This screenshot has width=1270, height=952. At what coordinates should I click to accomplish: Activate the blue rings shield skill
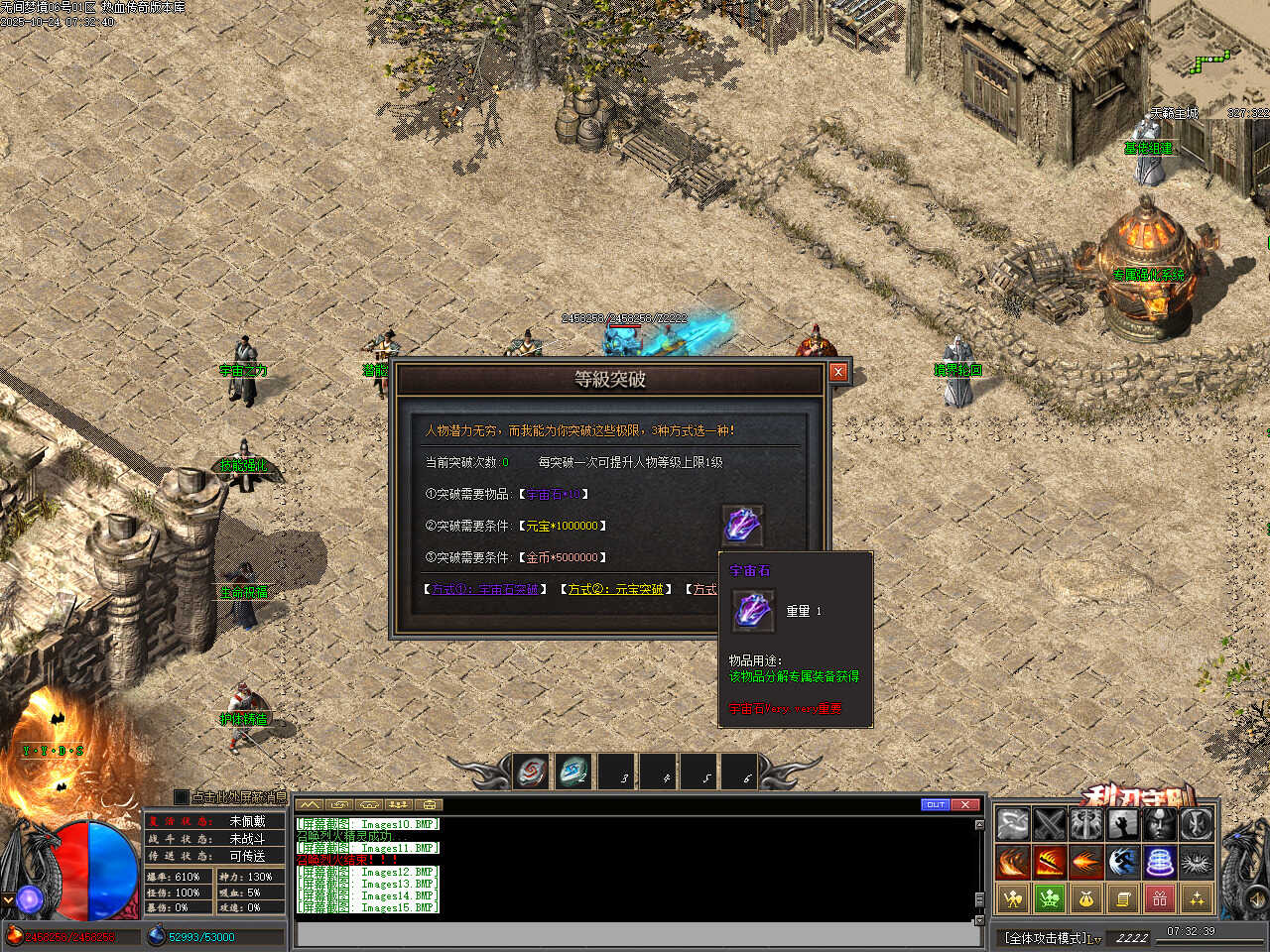[1160, 861]
